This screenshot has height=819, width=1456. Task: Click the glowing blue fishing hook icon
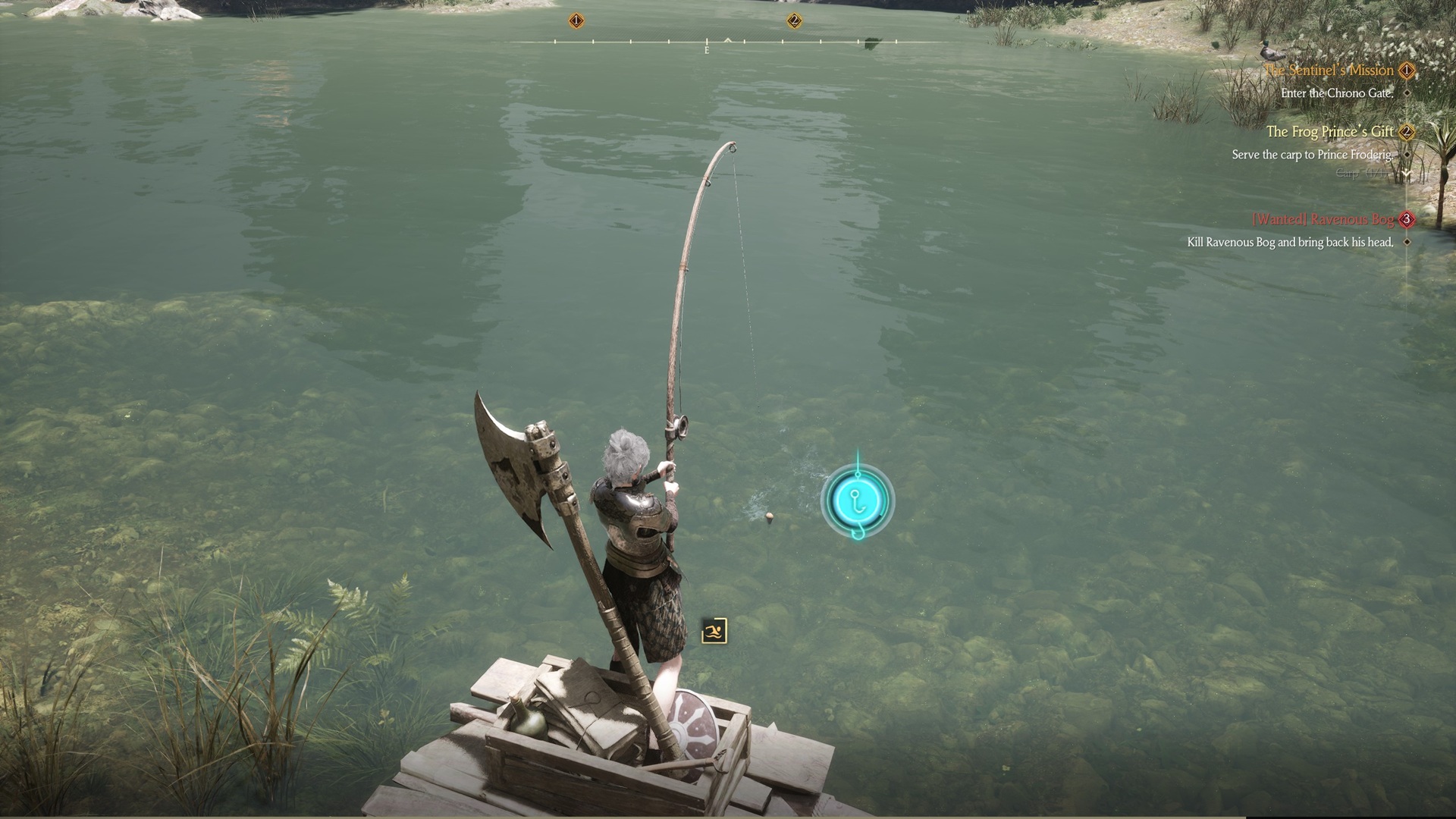[x=858, y=500]
